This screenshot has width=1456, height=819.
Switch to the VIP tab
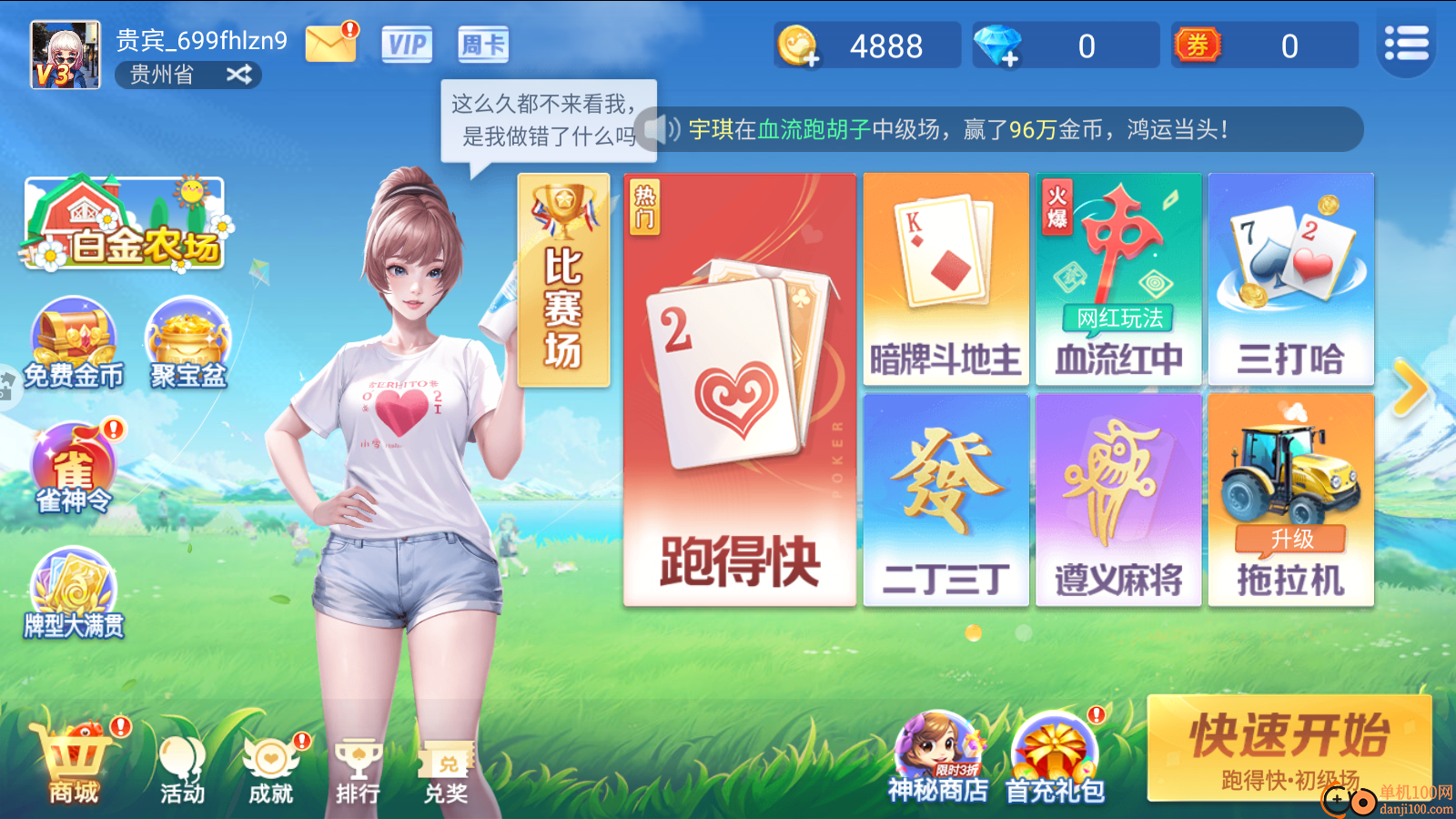tap(407, 44)
